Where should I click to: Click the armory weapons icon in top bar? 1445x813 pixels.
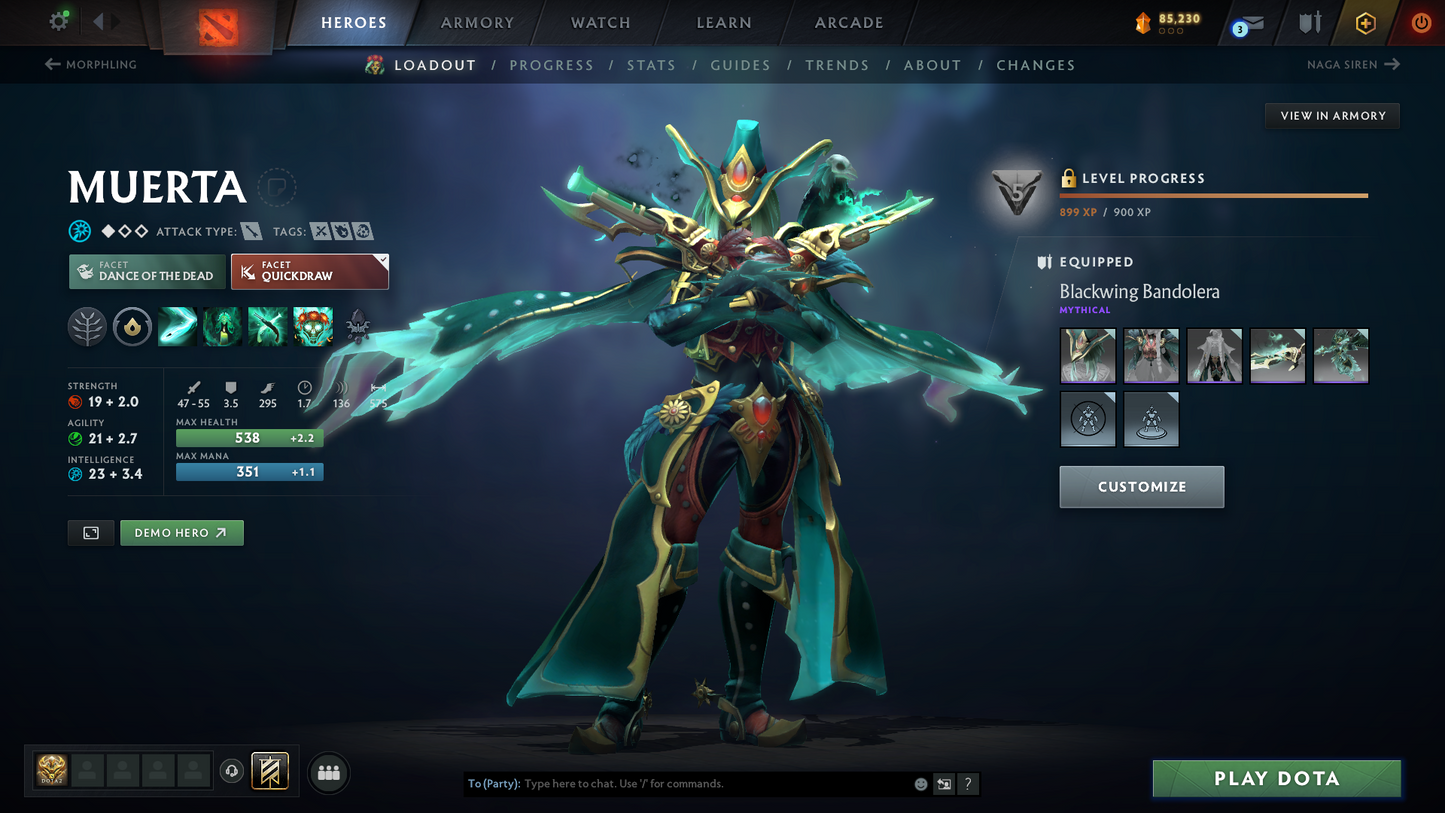tap(1310, 22)
